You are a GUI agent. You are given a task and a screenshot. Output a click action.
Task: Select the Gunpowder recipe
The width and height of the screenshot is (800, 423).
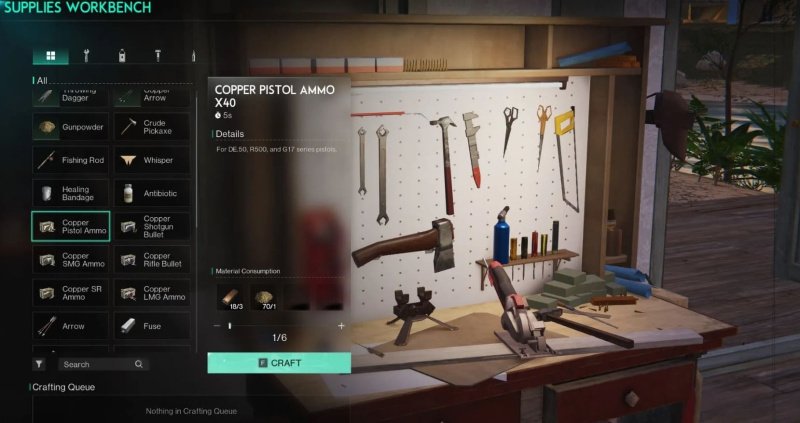(x=70, y=127)
